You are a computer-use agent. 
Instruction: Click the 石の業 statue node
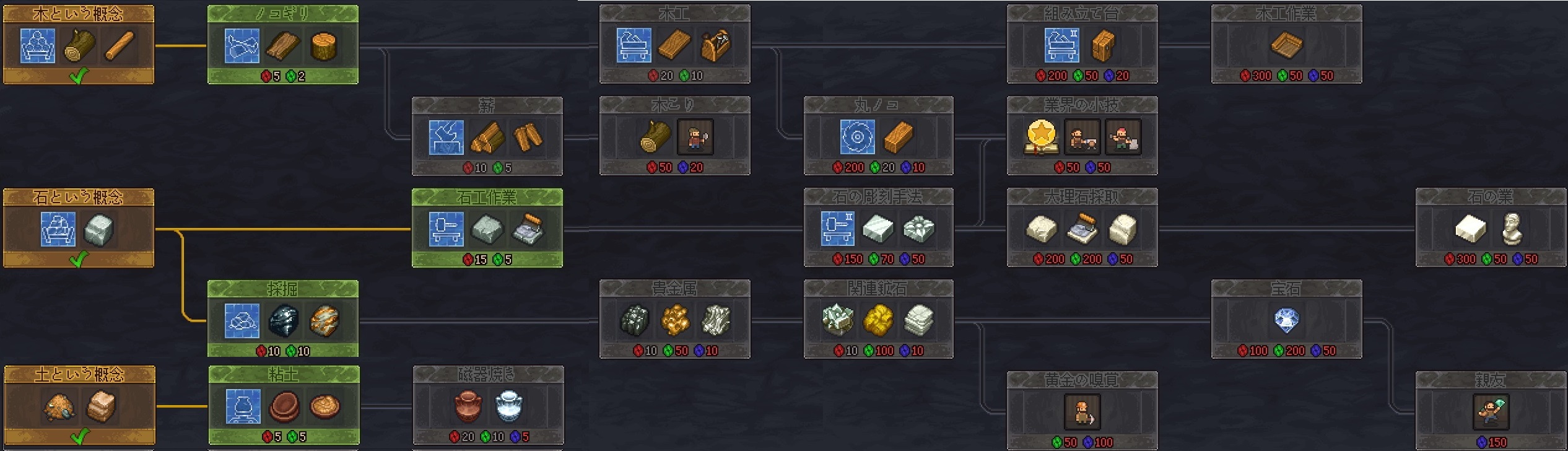coord(1491,229)
